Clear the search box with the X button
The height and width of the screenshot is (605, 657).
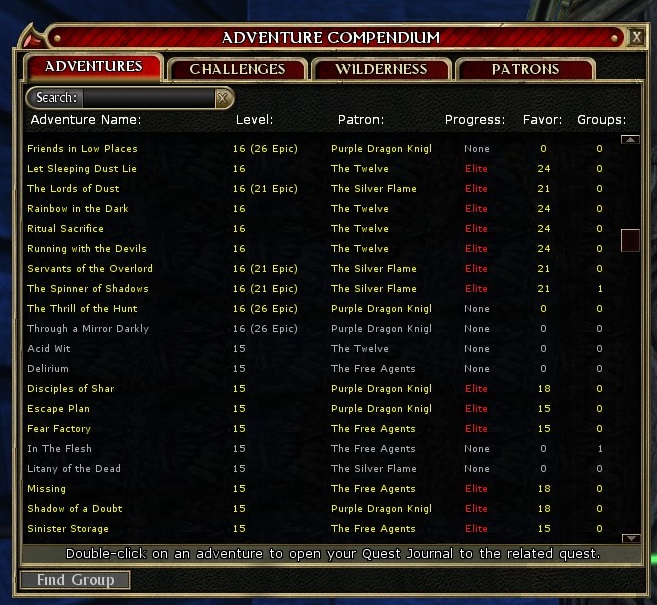click(224, 98)
